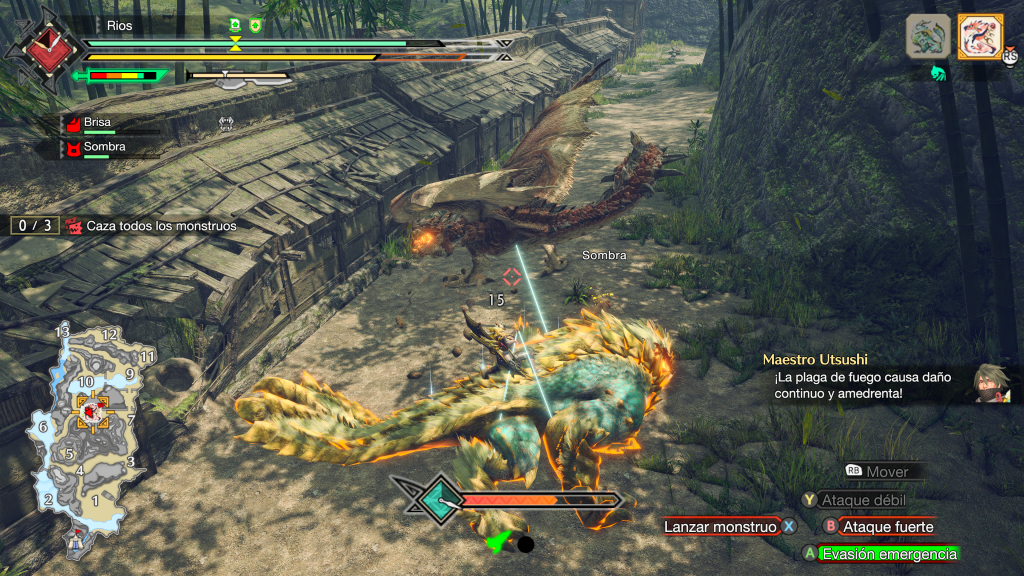Select the gray-framed monster target icon

[928, 37]
